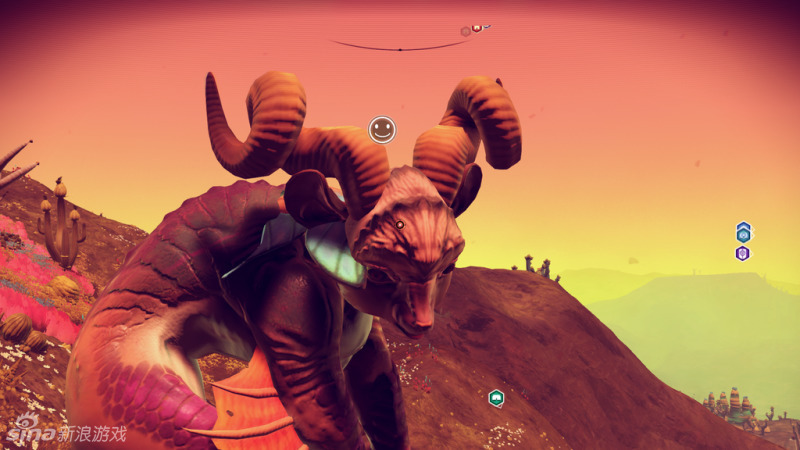Select the teal-blue hexagon waypoint marker
The height and width of the screenshot is (450, 800).
pyautogui.click(x=743, y=232)
